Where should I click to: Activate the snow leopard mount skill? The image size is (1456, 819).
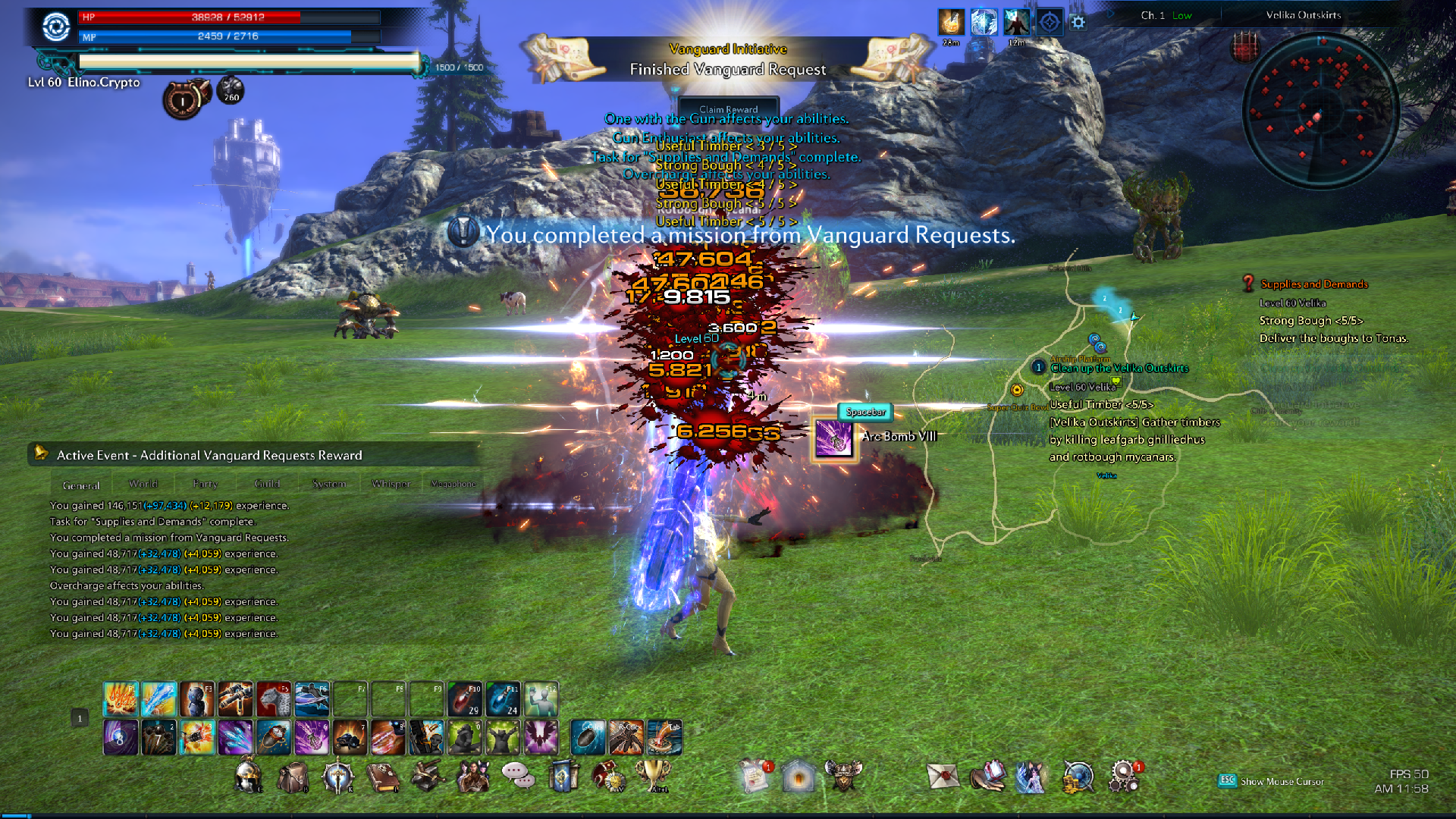tap(274, 699)
